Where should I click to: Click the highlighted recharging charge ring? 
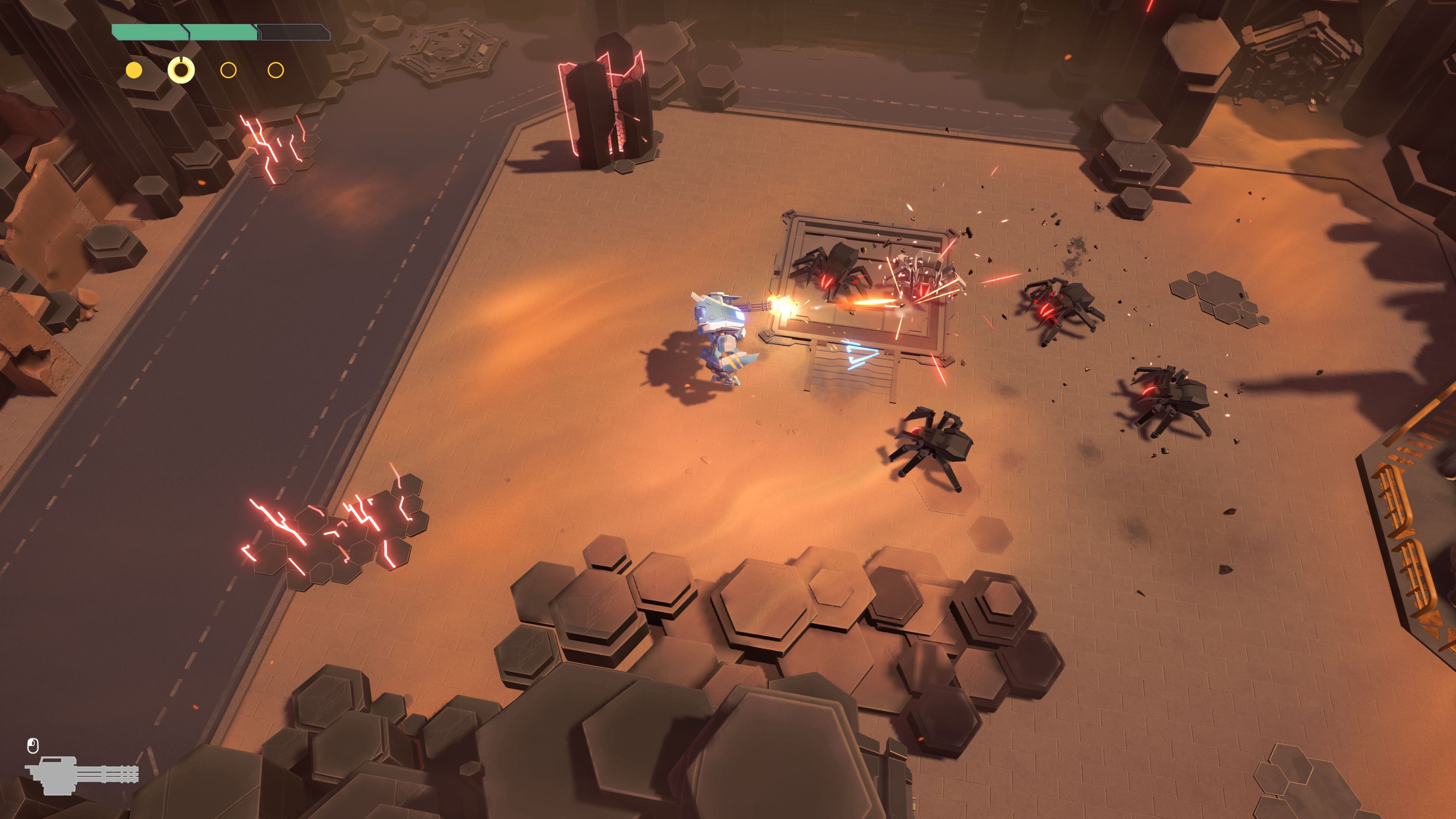[181, 70]
